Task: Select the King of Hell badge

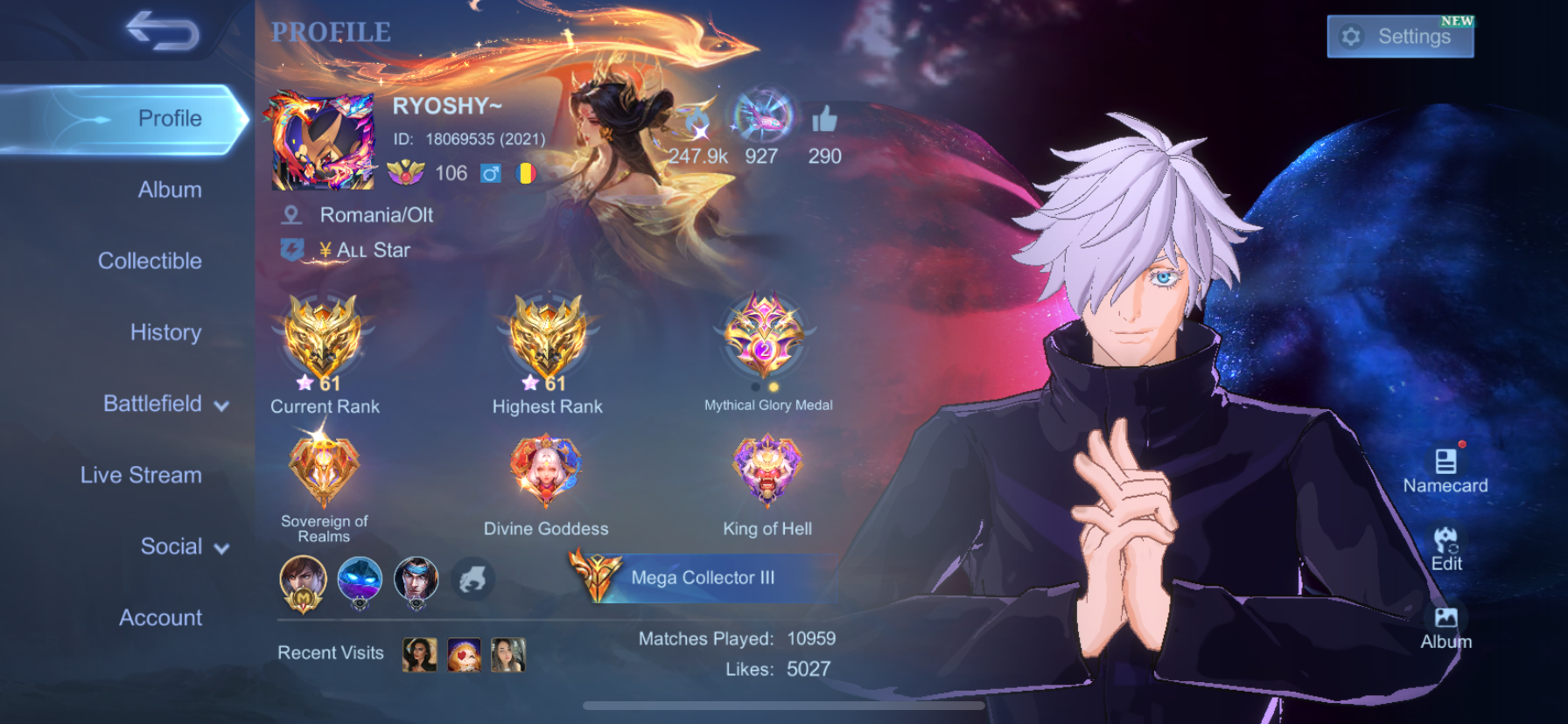Action: click(x=767, y=470)
